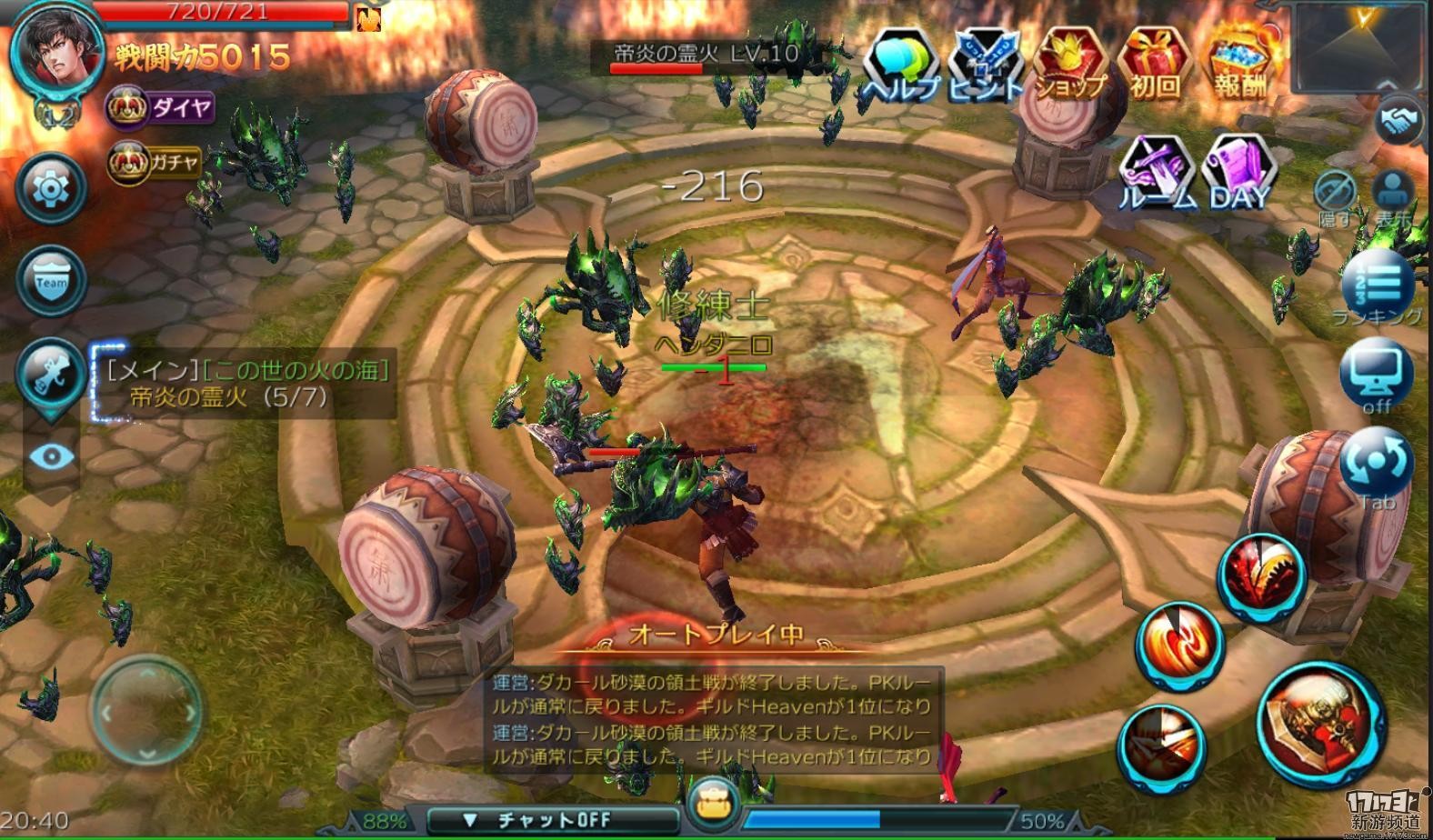This screenshot has width=1433, height=840.
Task: Click the ダイヤ diamond button
Action: 161,108
